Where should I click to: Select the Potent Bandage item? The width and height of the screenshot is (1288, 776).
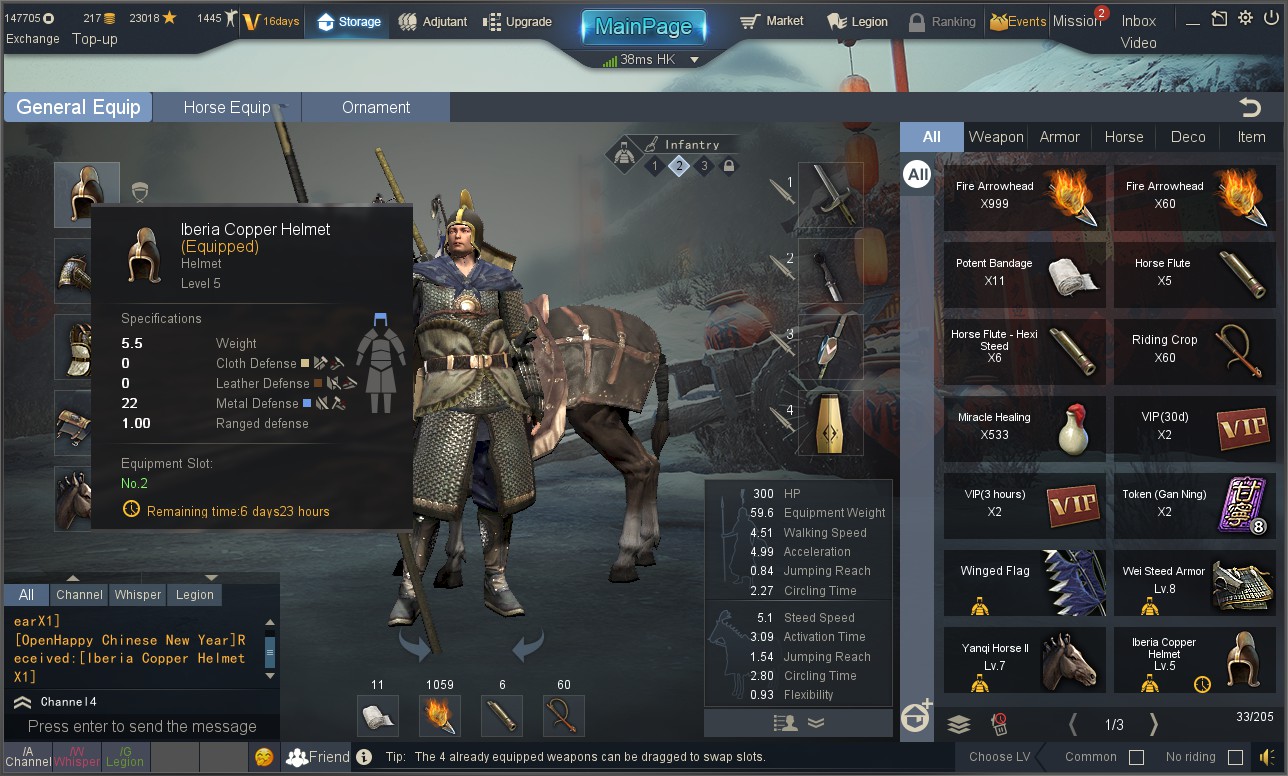[1025, 273]
